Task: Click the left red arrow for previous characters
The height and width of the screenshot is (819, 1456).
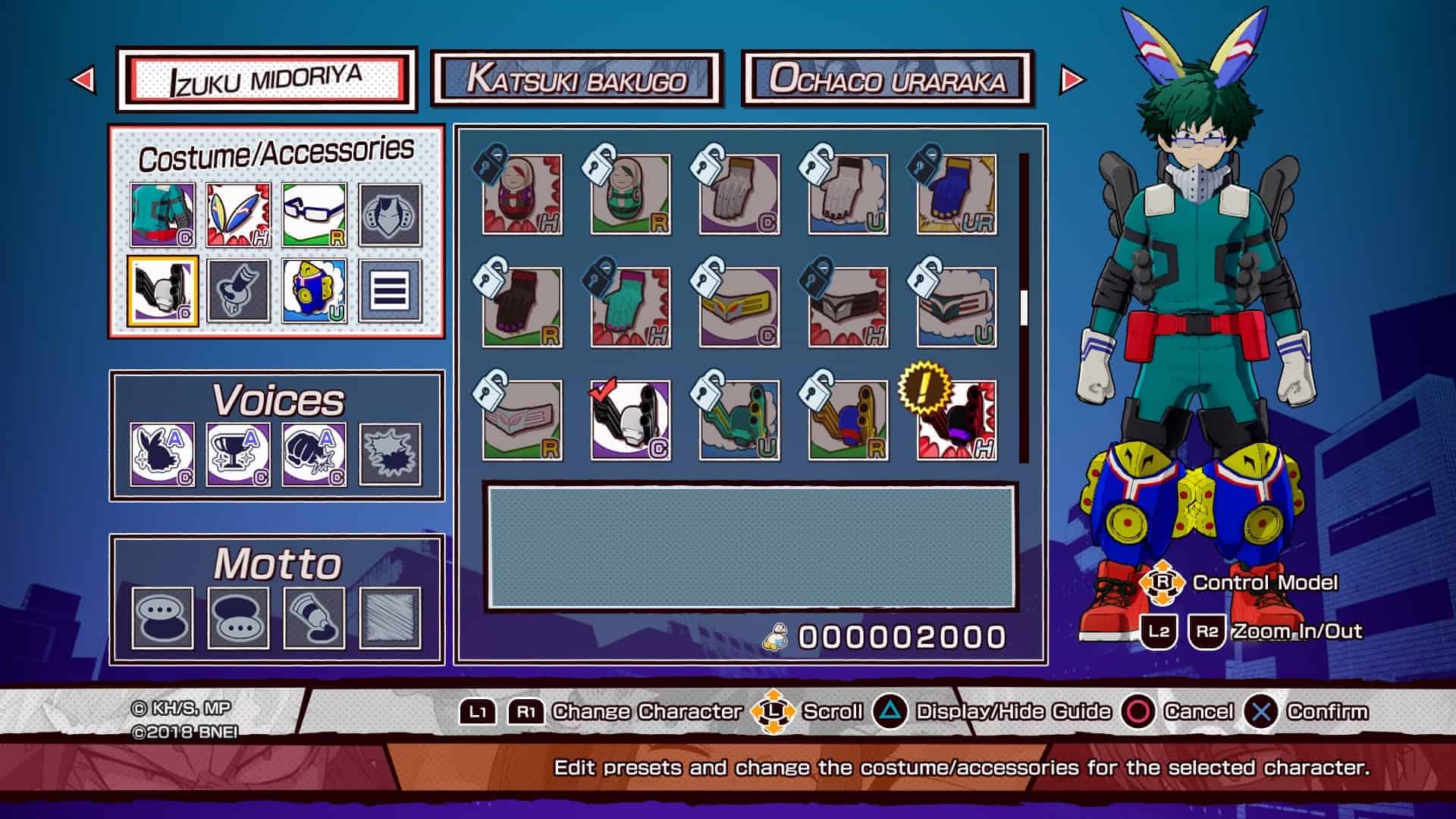Action: (83, 79)
